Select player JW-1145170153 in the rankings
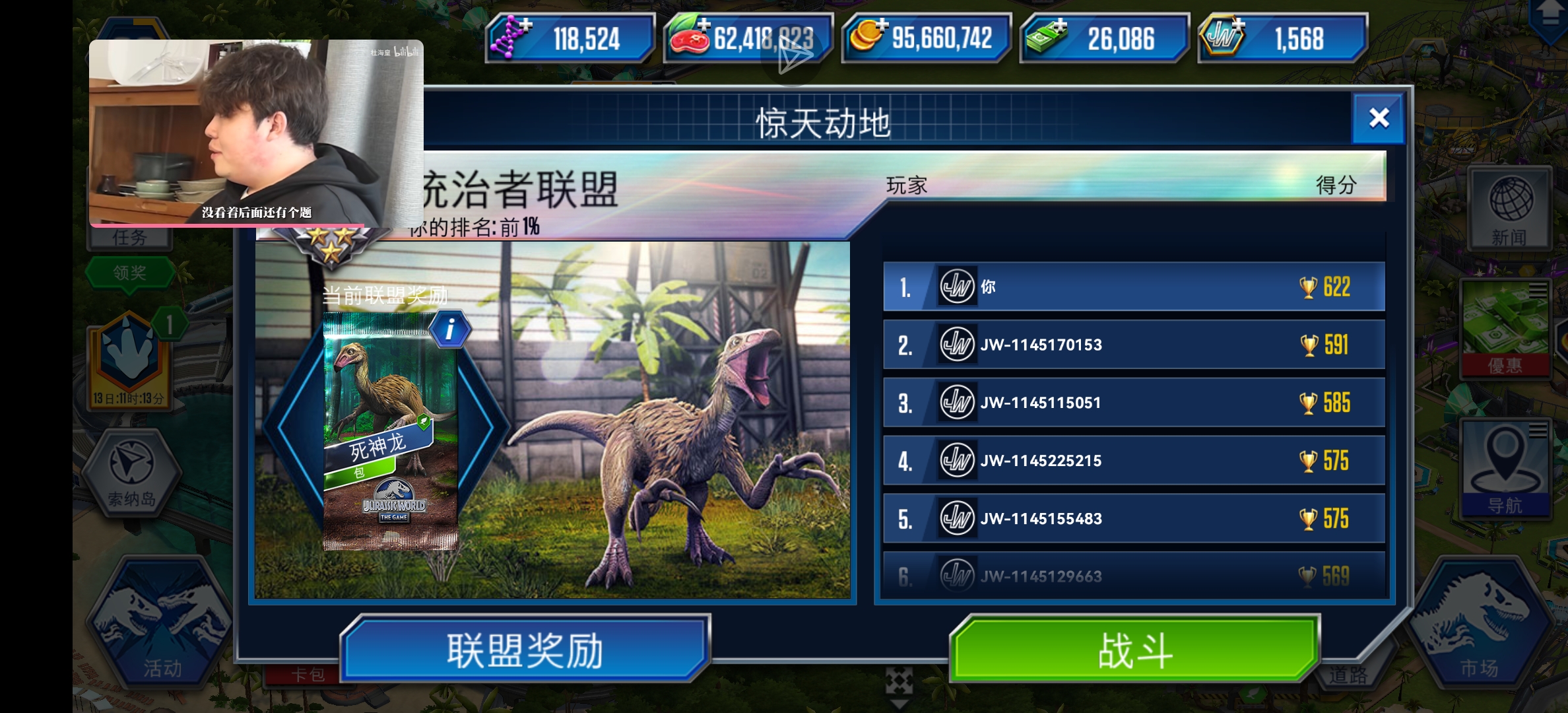The width and height of the screenshot is (1568, 713). [1134, 345]
